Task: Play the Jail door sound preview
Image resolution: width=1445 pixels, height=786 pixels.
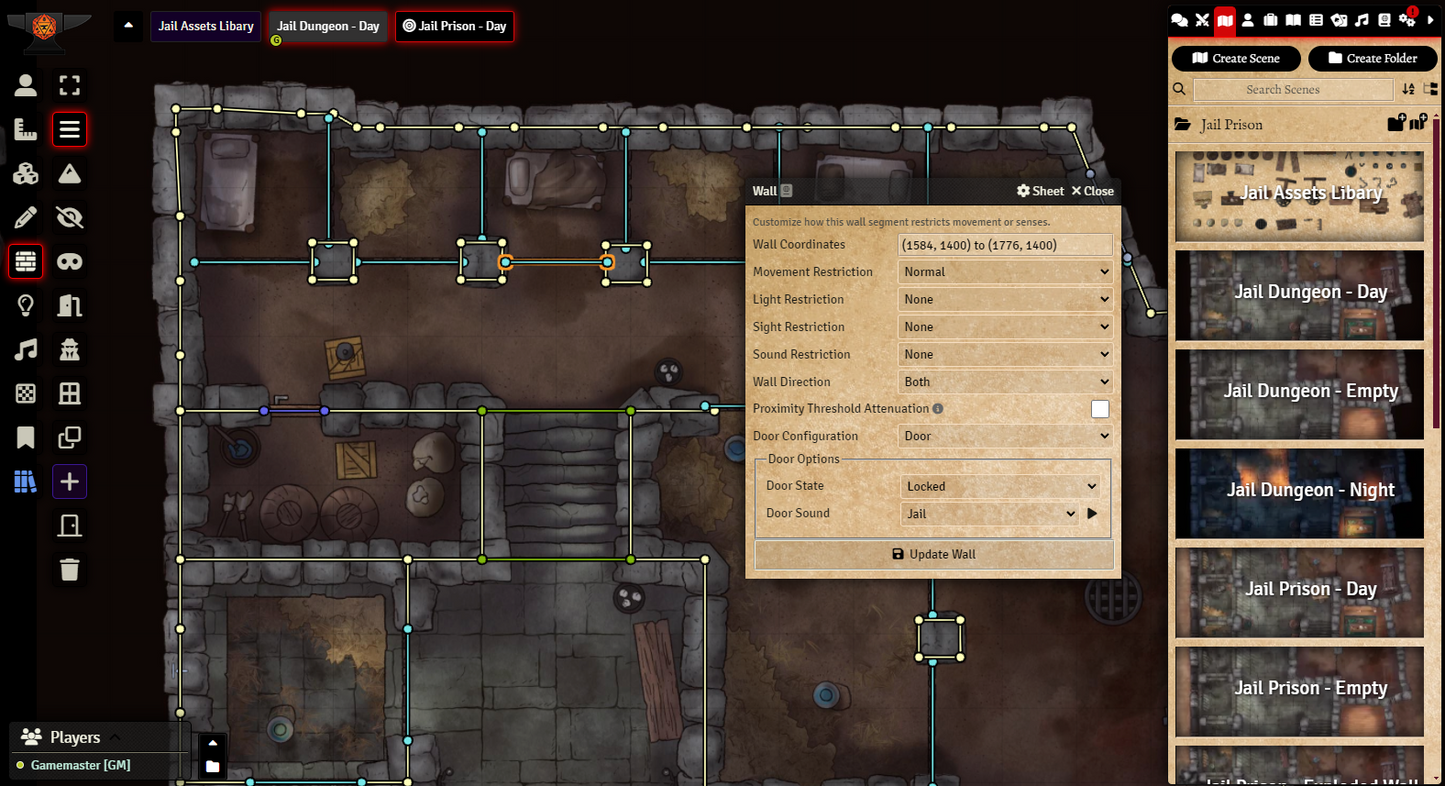Action: [1092, 514]
